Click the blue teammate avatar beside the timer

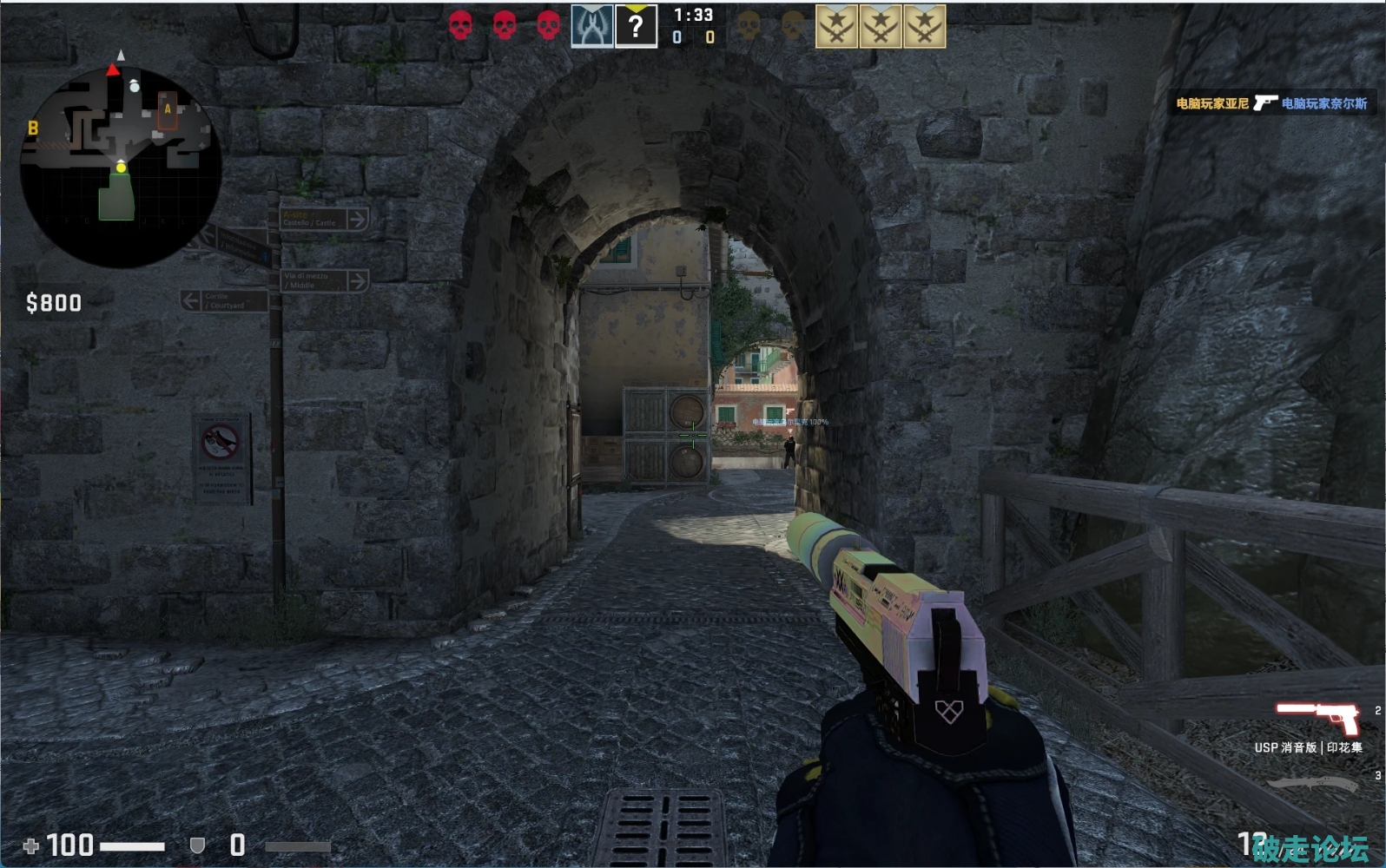pyautogui.click(x=591, y=26)
